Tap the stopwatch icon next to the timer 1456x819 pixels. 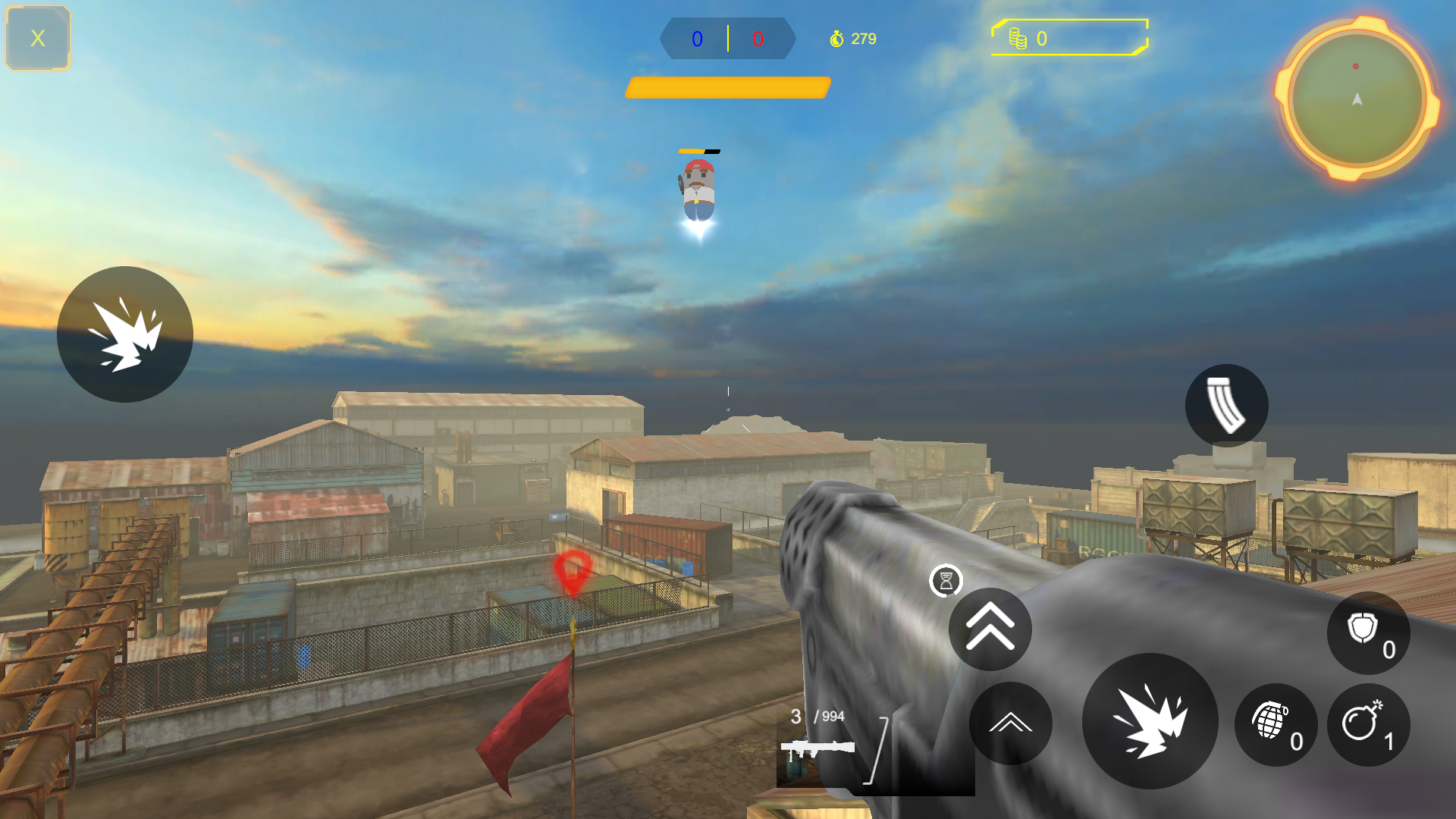(x=835, y=39)
